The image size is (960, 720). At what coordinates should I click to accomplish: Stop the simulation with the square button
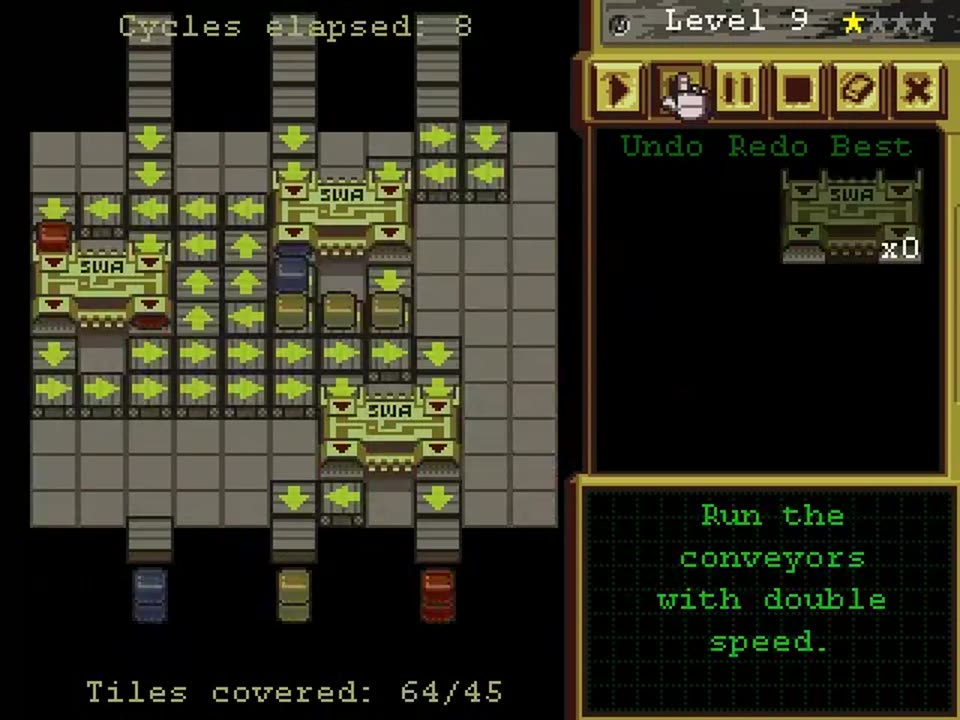click(797, 90)
